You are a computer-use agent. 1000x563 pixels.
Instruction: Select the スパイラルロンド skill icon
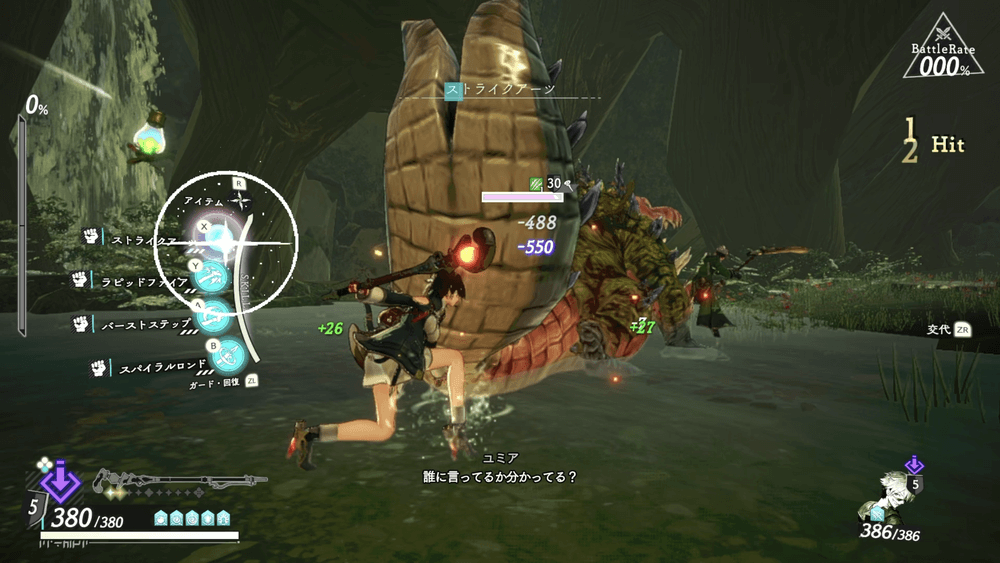[230, 353]
